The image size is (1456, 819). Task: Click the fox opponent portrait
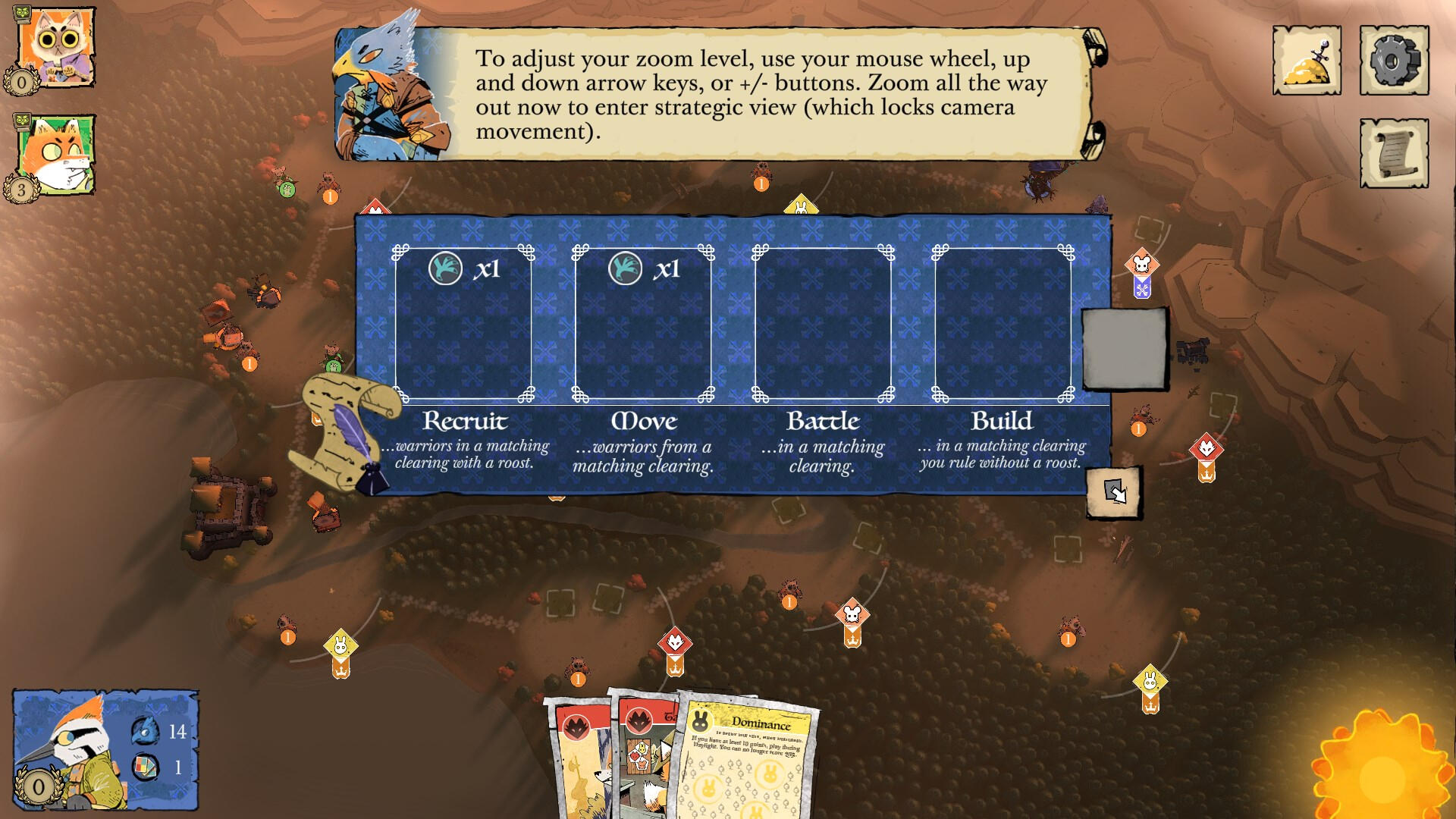(x=55, y=154)
